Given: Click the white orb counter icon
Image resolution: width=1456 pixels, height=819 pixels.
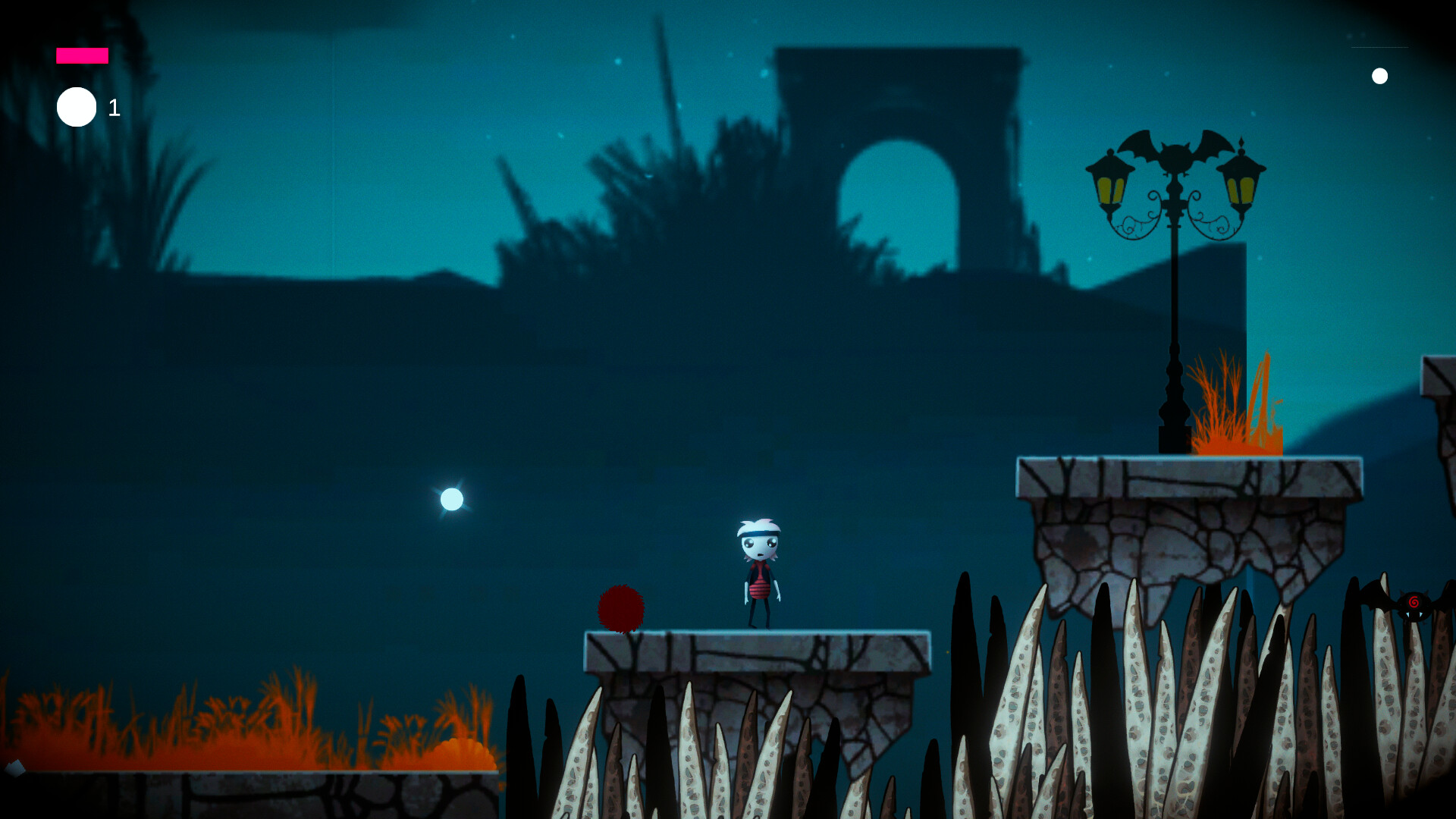Looking at the screenshot, I should coord(77,106).
